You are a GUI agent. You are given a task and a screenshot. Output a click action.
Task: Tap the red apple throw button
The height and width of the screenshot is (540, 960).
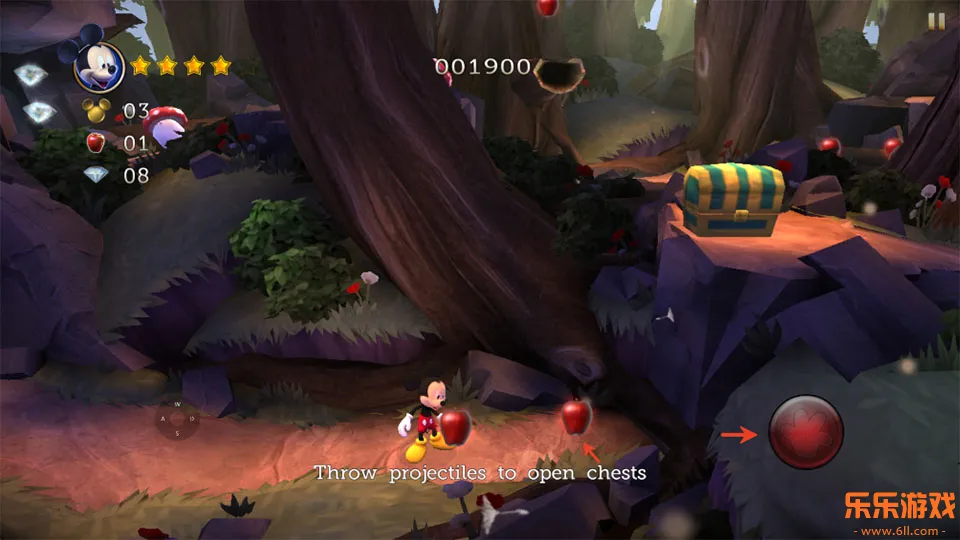click(x=806, y=432)
